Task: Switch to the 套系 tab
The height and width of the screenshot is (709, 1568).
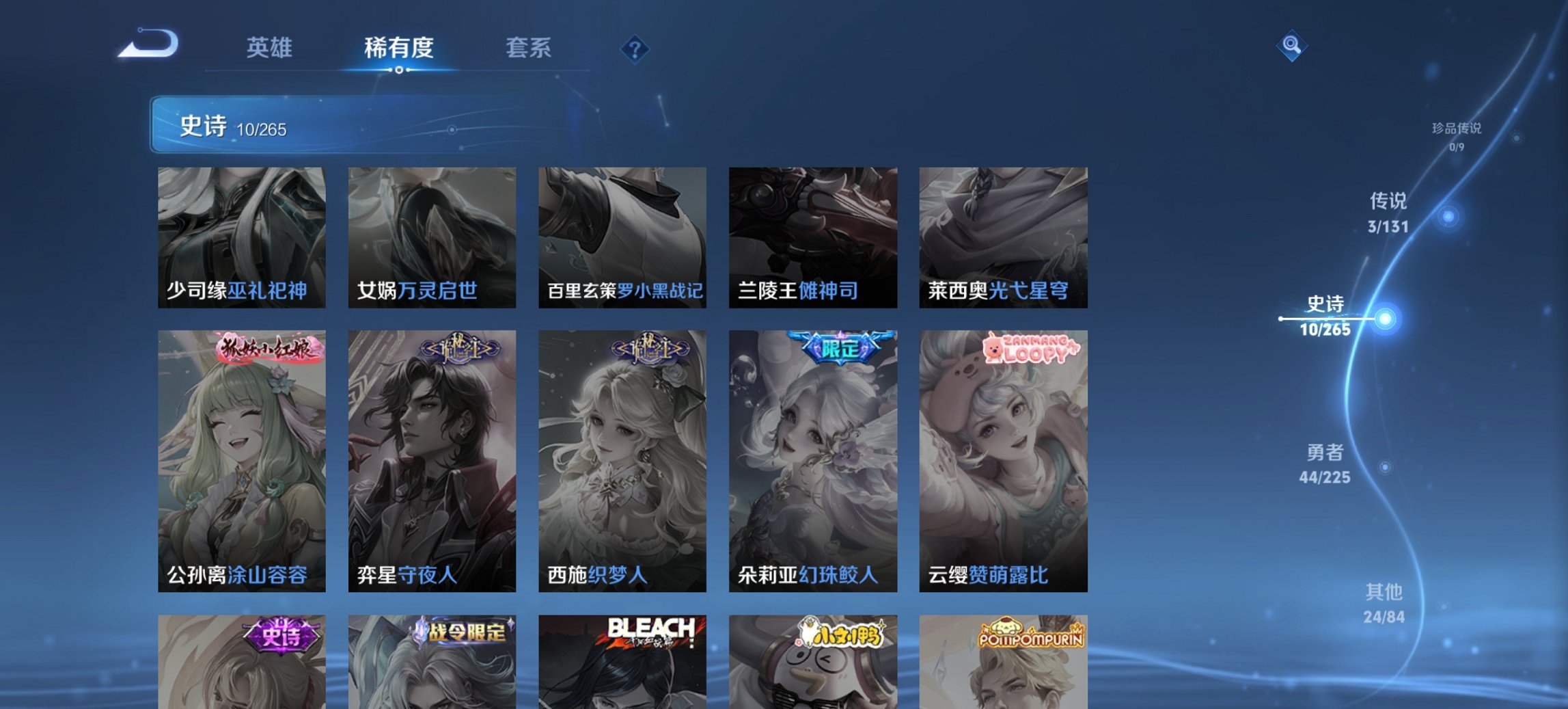Action: [527, 48]
